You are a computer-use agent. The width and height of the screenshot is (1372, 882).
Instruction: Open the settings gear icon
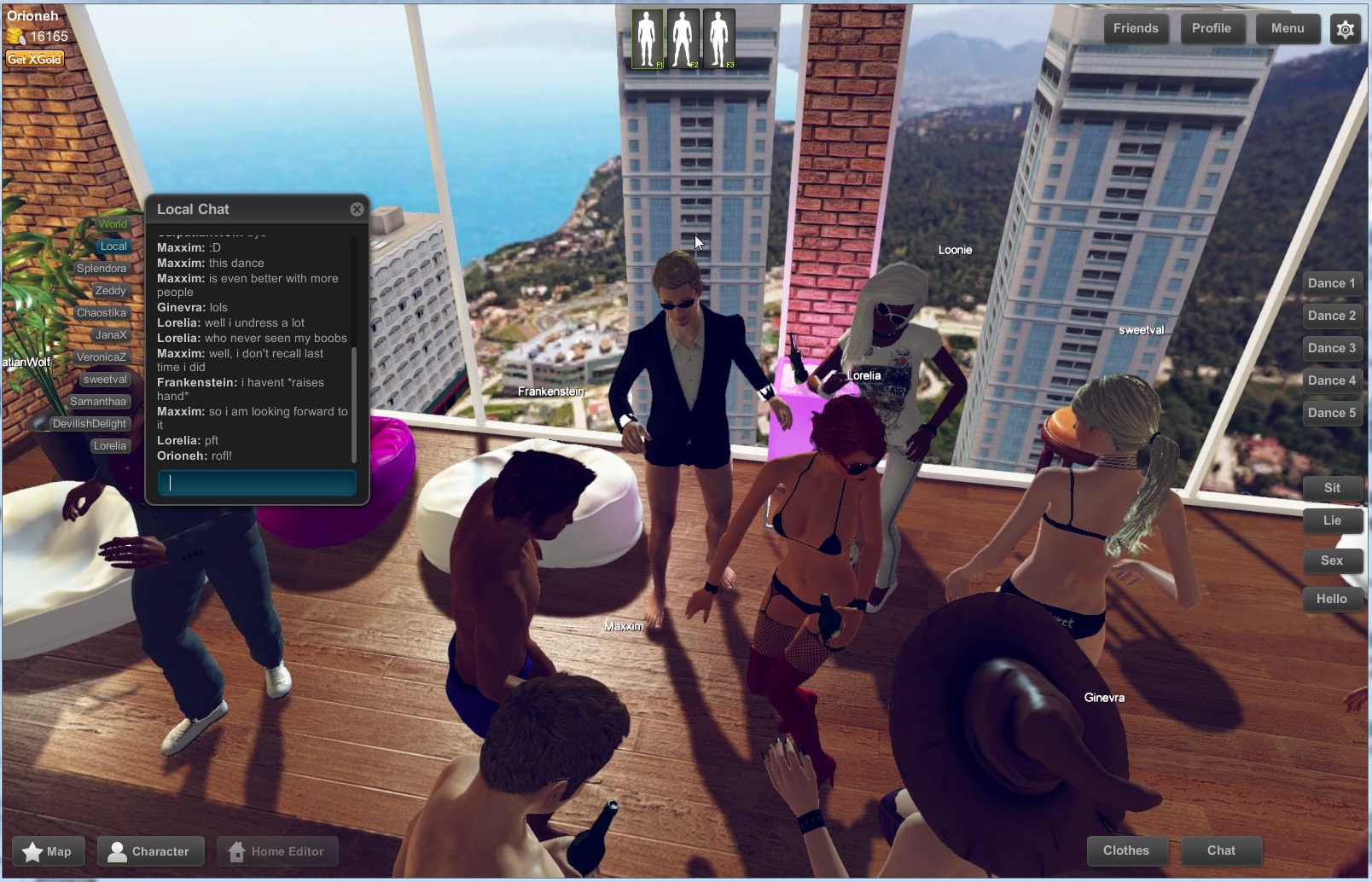[1345, 28]
